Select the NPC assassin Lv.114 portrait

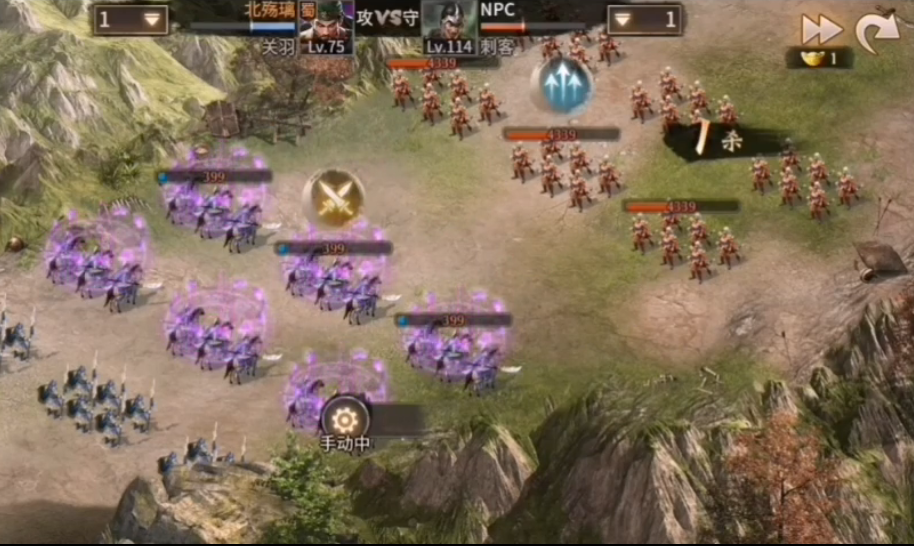(449, 27)
